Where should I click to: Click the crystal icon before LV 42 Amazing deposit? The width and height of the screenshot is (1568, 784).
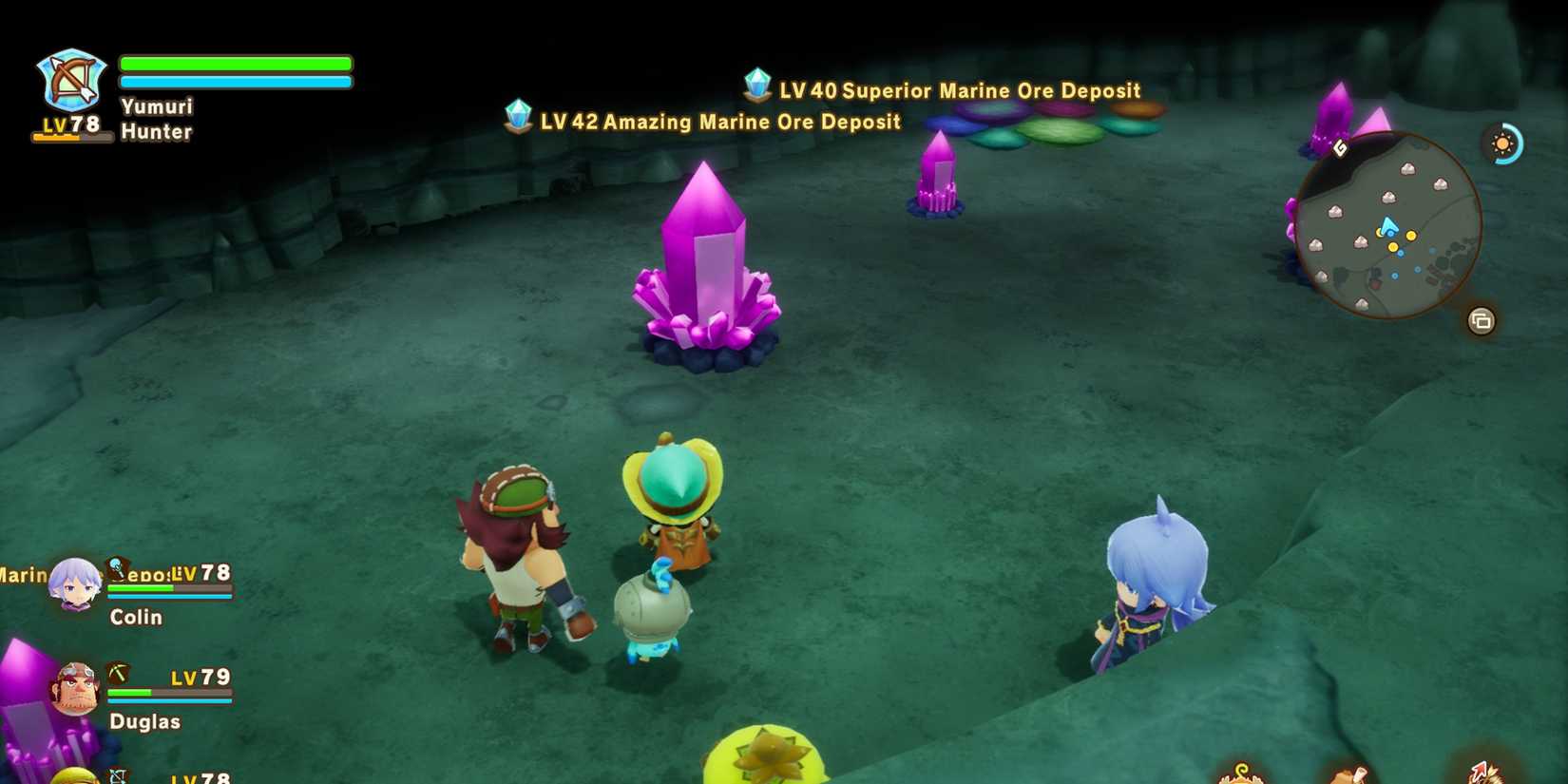(518, 118)
